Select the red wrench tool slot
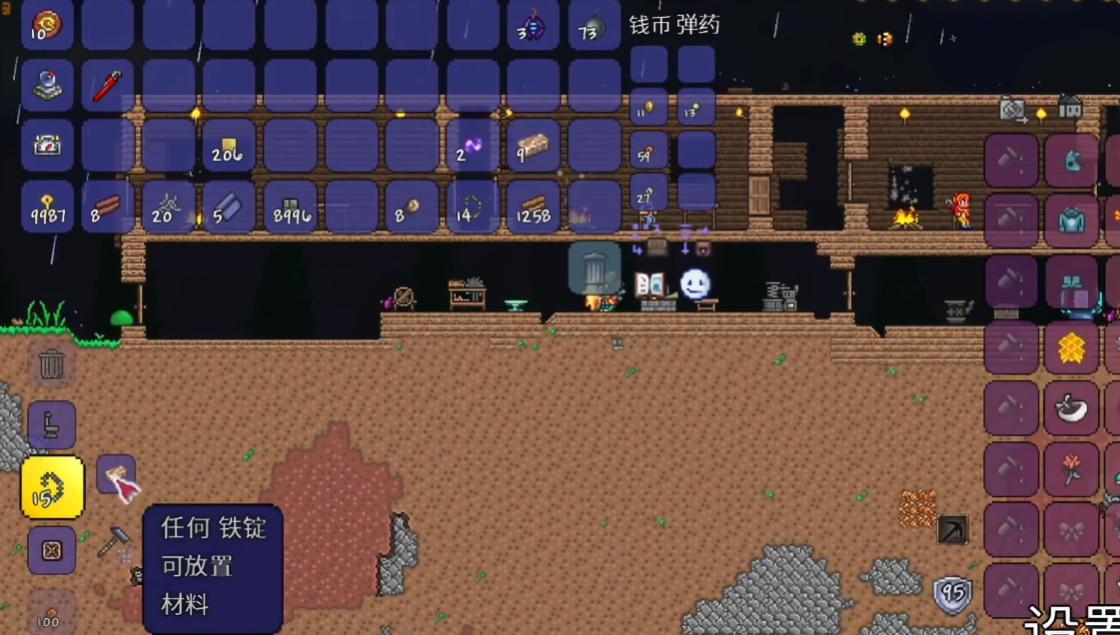 [108, 86]
